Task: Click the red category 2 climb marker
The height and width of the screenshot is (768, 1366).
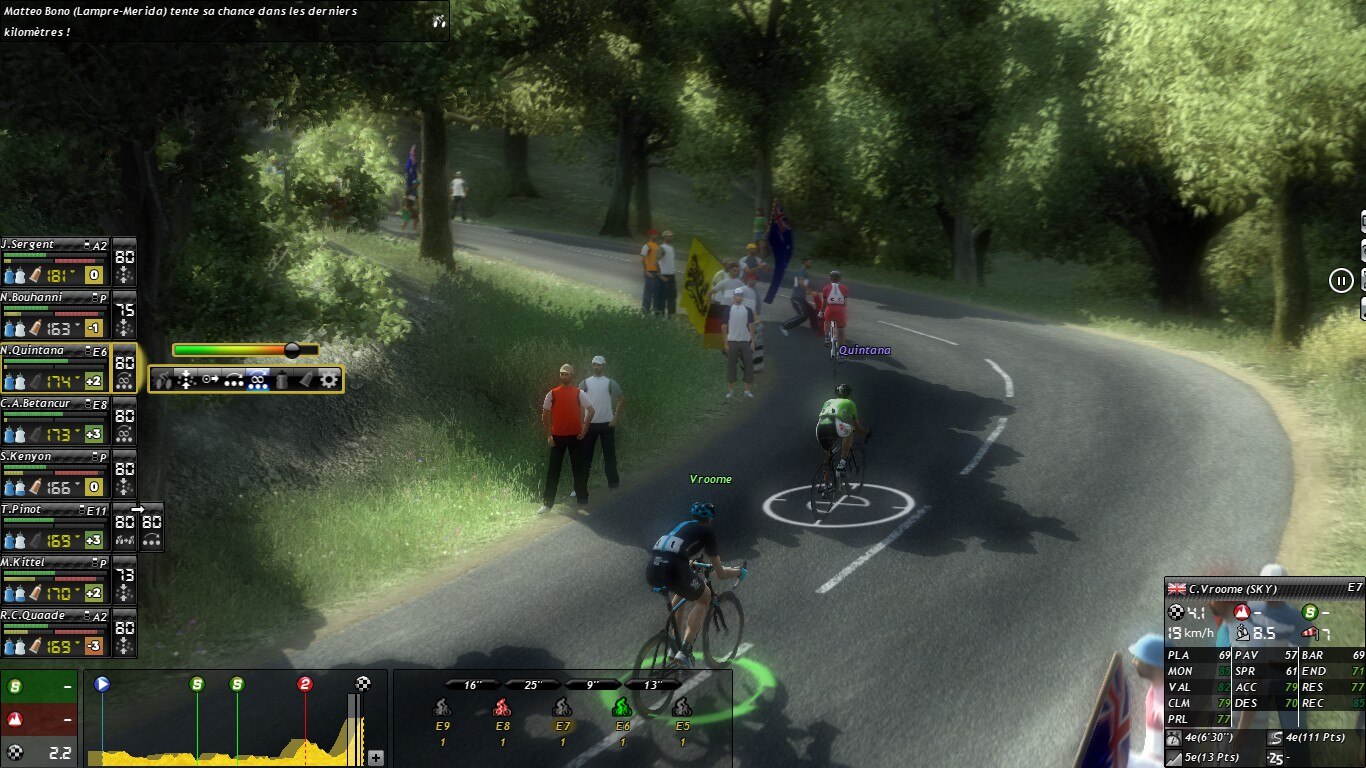Action: (305, 684)
